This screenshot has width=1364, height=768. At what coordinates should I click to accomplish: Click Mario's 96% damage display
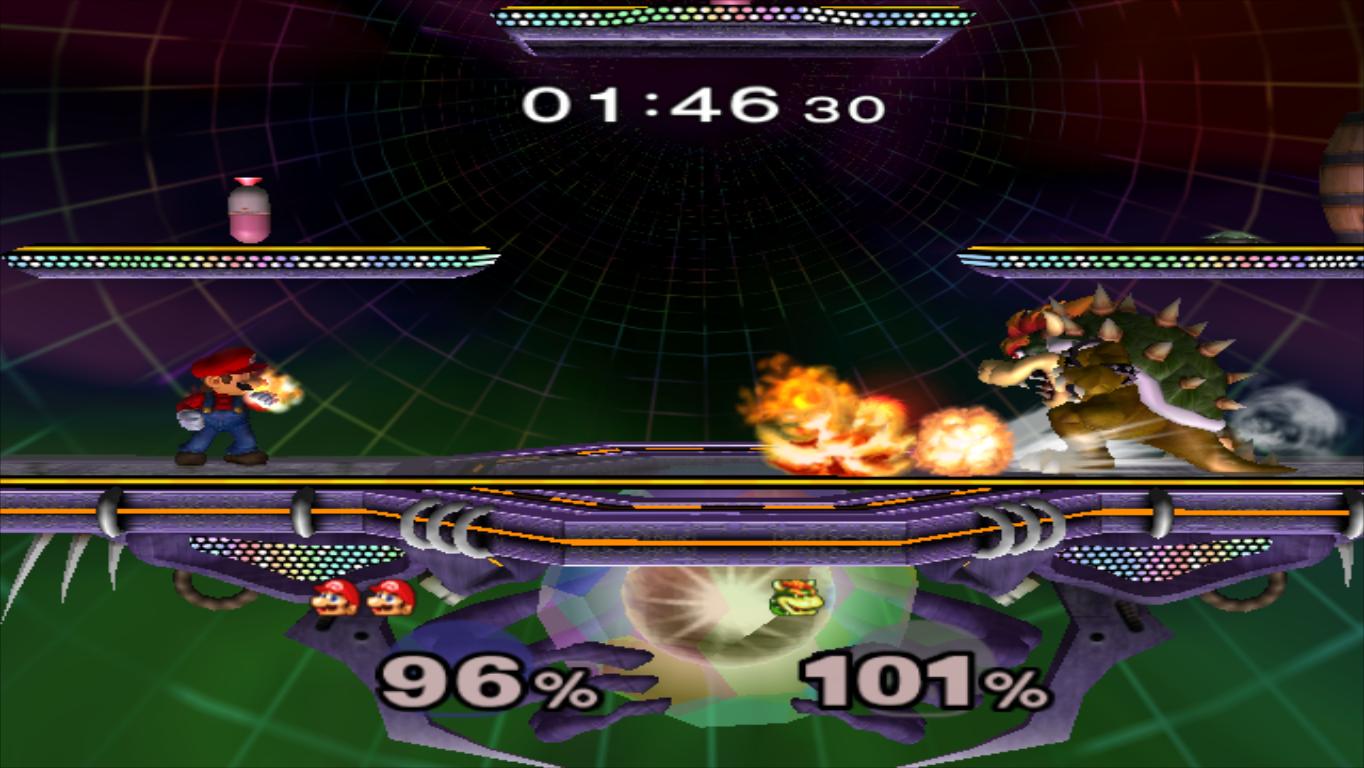(x=480, y=683)
